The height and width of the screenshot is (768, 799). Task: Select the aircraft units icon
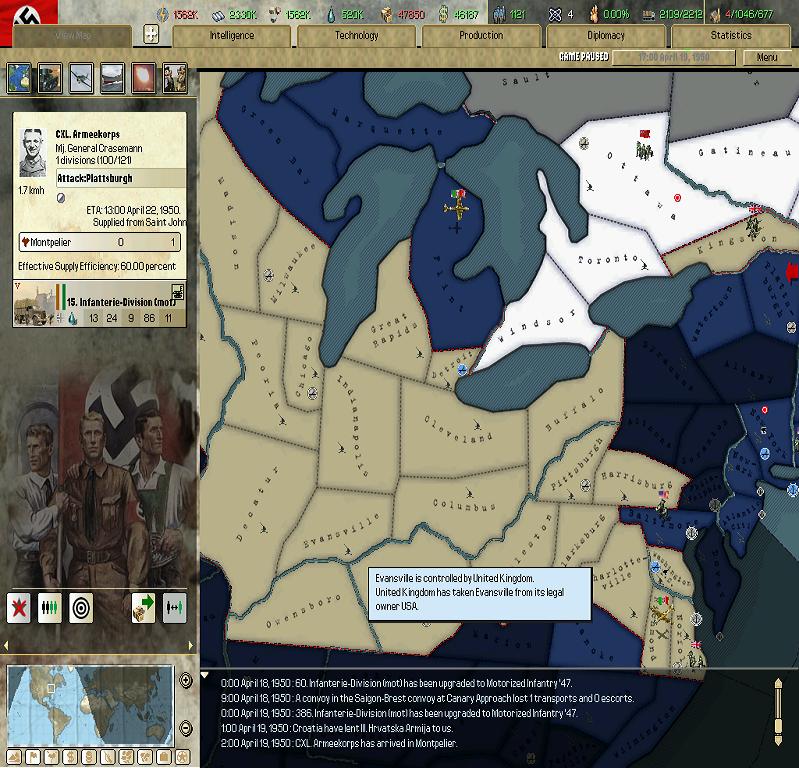point(81,77)
